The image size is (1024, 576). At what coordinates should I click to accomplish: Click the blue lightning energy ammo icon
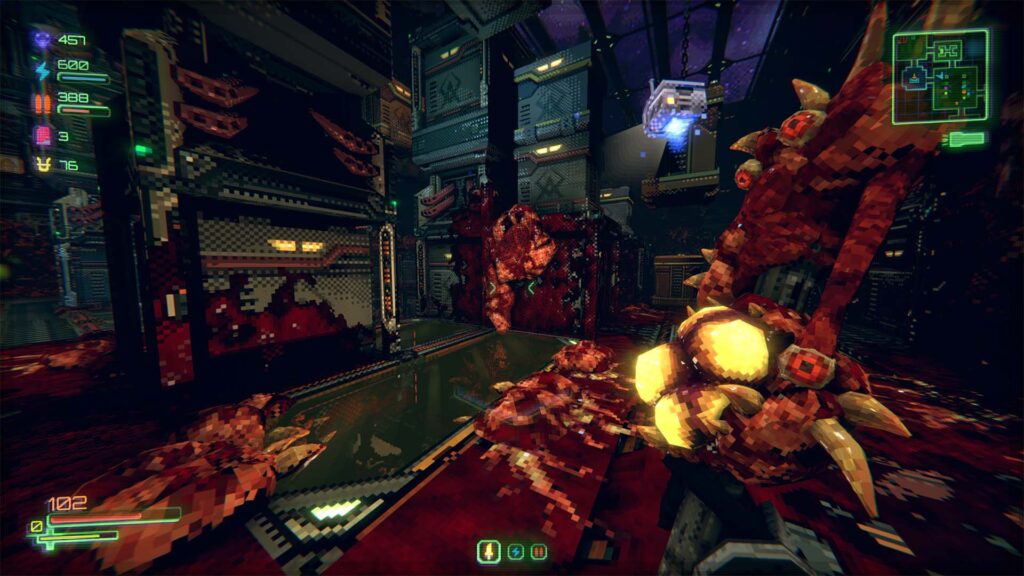43,70
